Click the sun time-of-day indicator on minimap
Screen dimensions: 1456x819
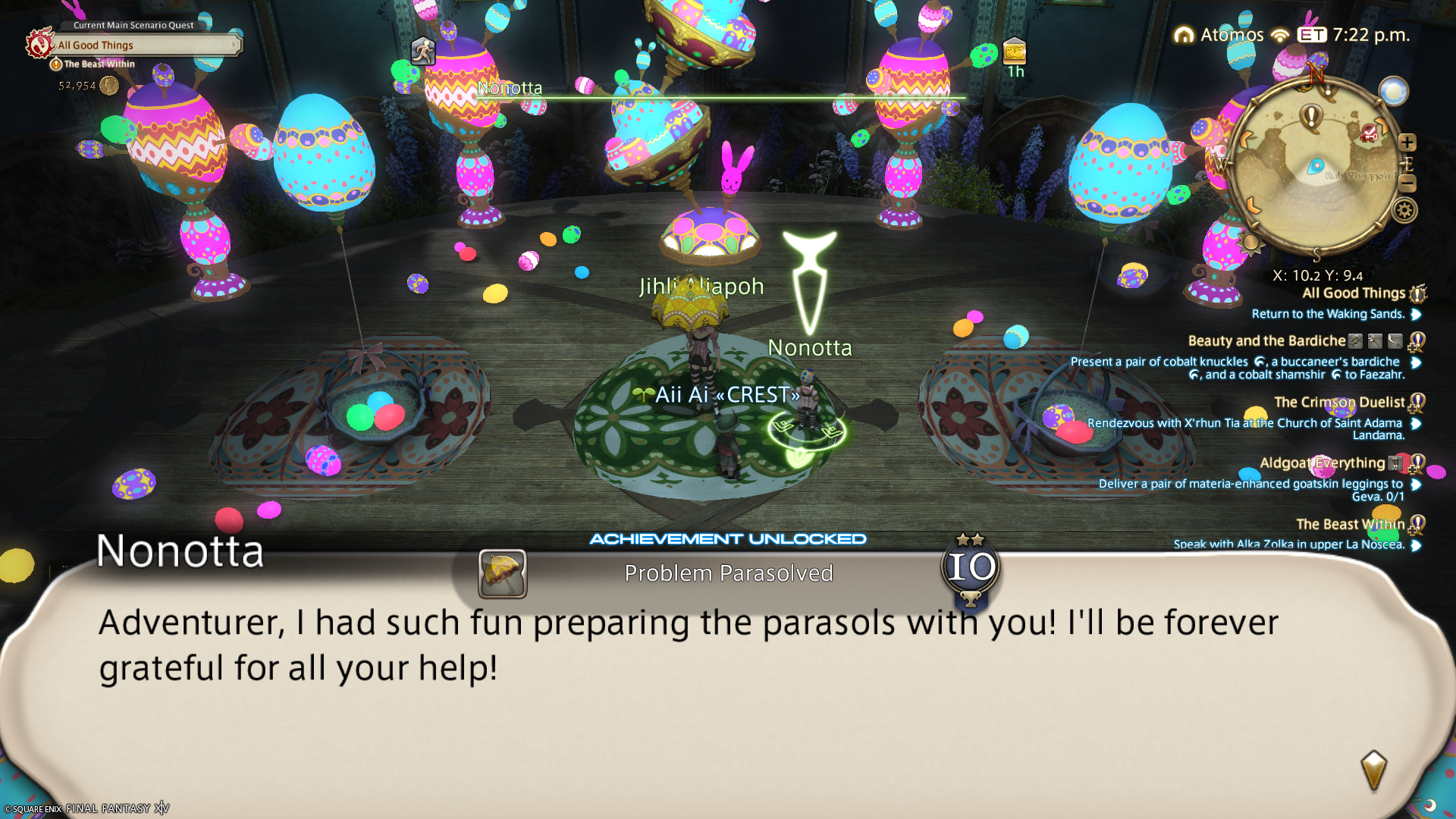(x=1250, y=243)
